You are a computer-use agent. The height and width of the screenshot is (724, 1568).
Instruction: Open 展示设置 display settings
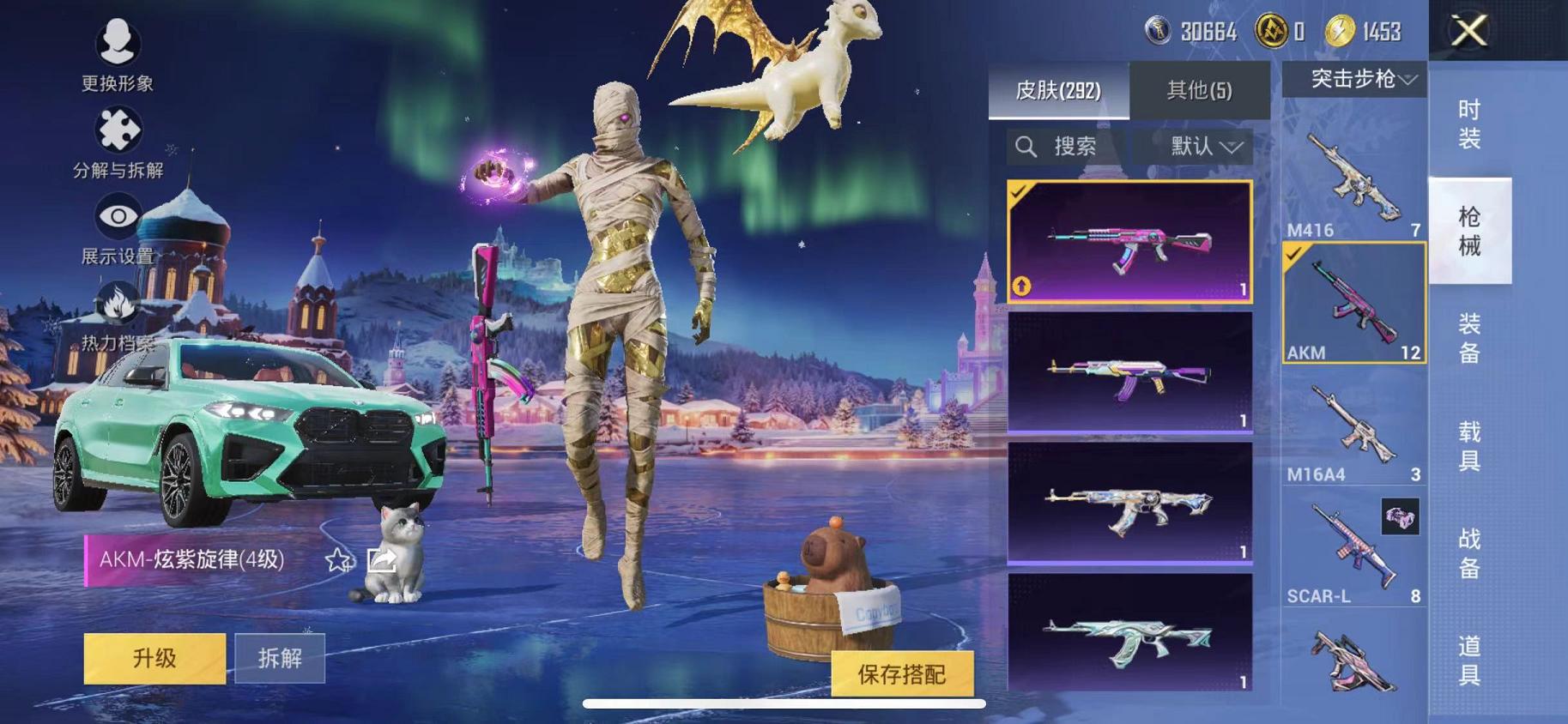click(118, 217)
